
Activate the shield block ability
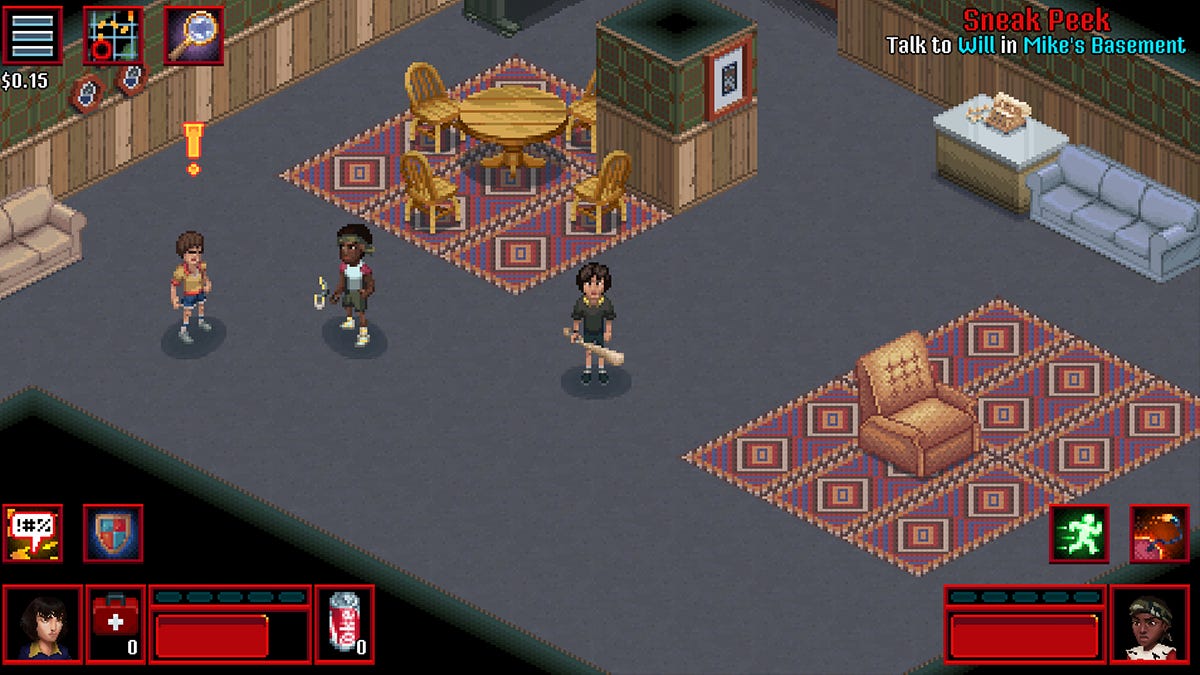pos(112,533)
